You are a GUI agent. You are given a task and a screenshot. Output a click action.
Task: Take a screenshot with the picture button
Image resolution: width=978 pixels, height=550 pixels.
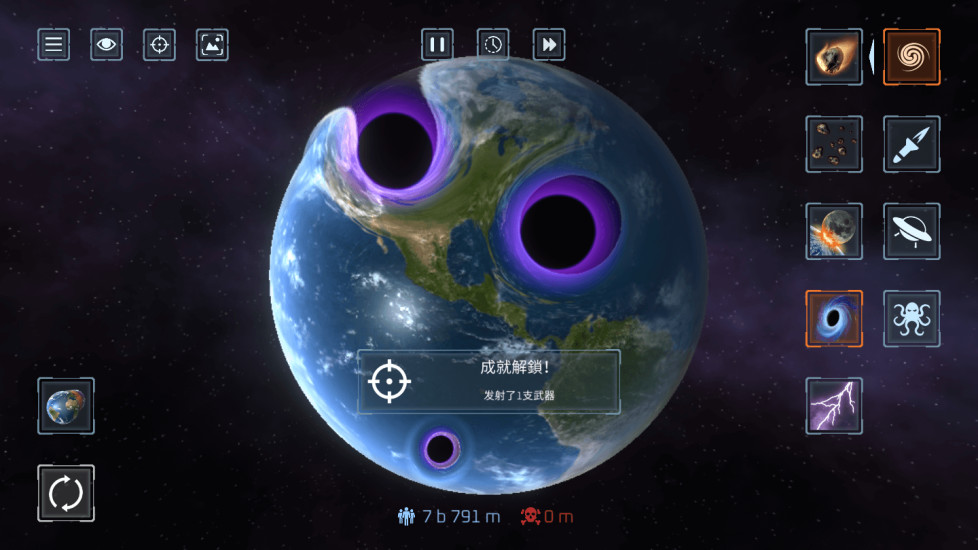[x=212, y=44]
